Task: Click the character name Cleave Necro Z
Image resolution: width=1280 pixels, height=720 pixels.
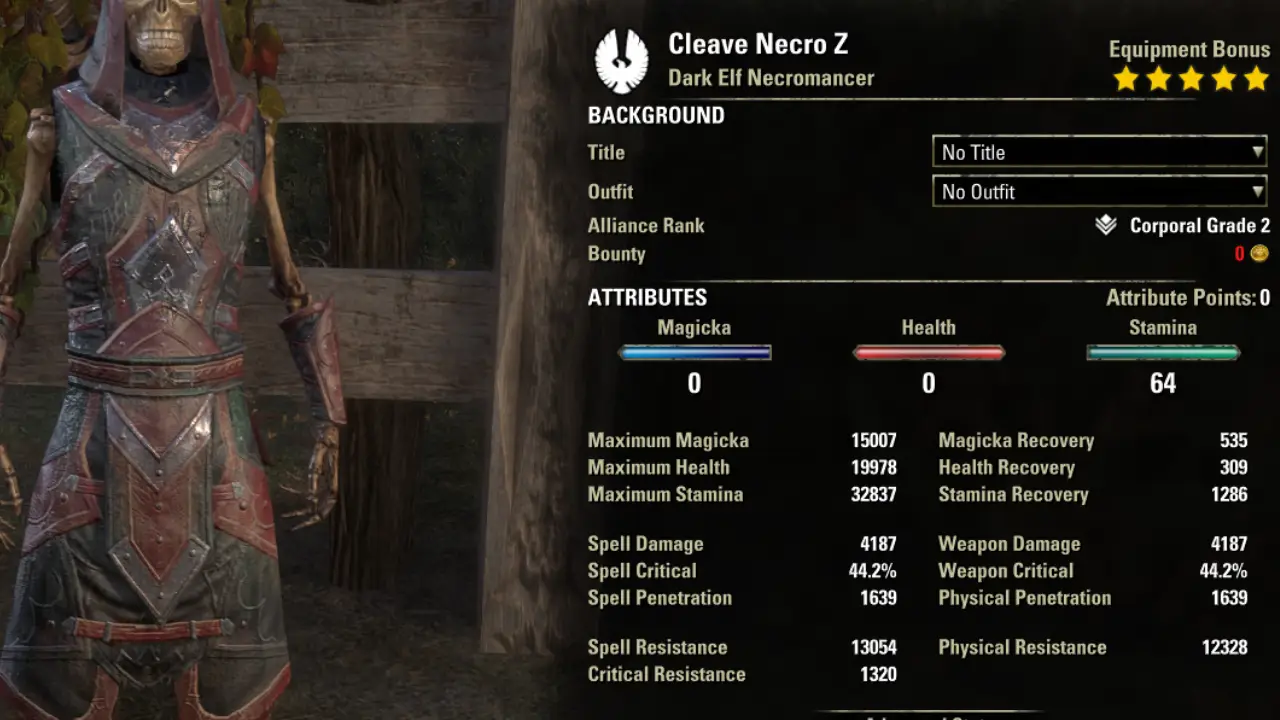Action: [x=757, y=44]
